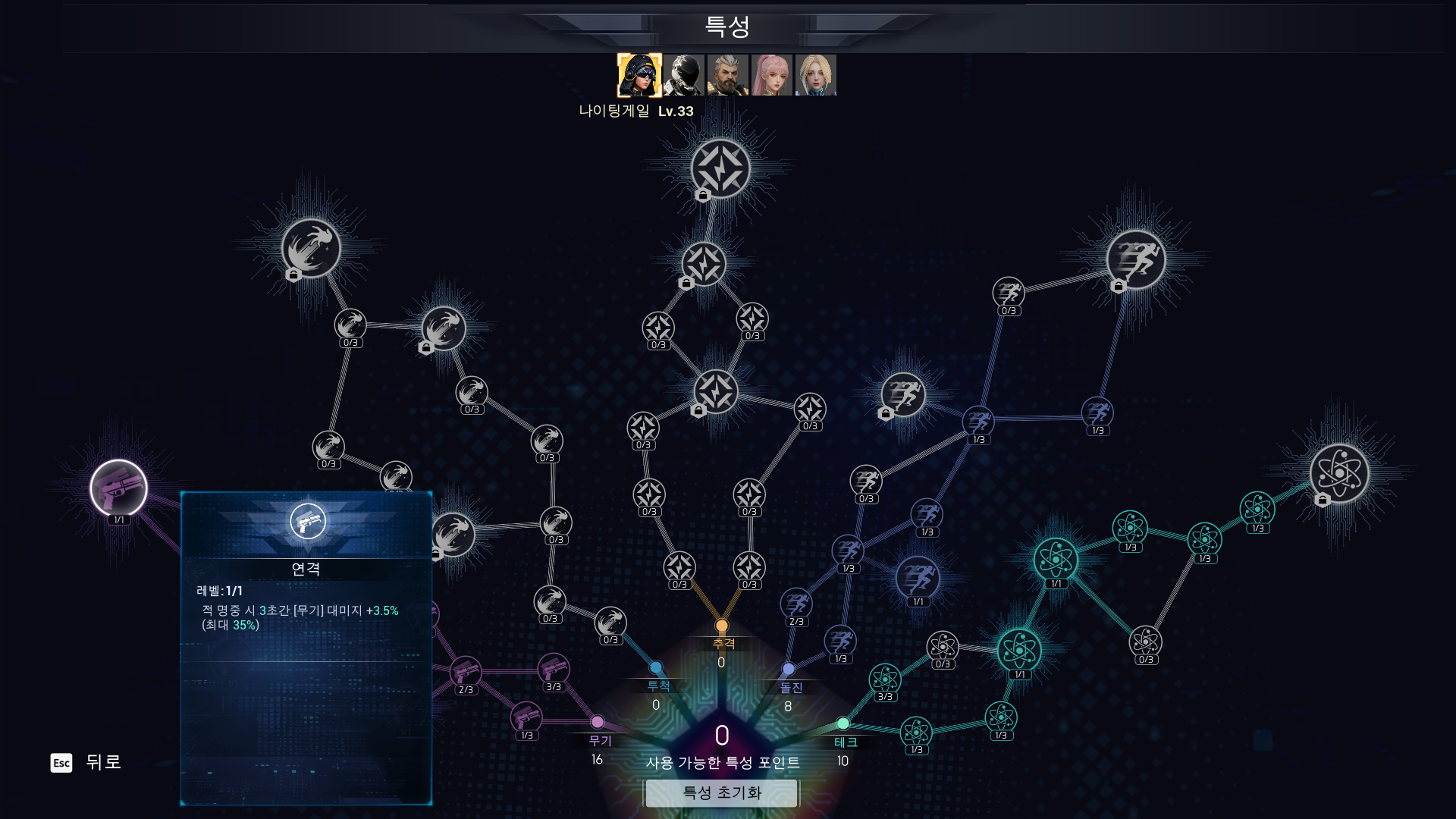Select the large pistol trait node with 1/1
The width and height of the screenshot is (1456, 819).
118,488
